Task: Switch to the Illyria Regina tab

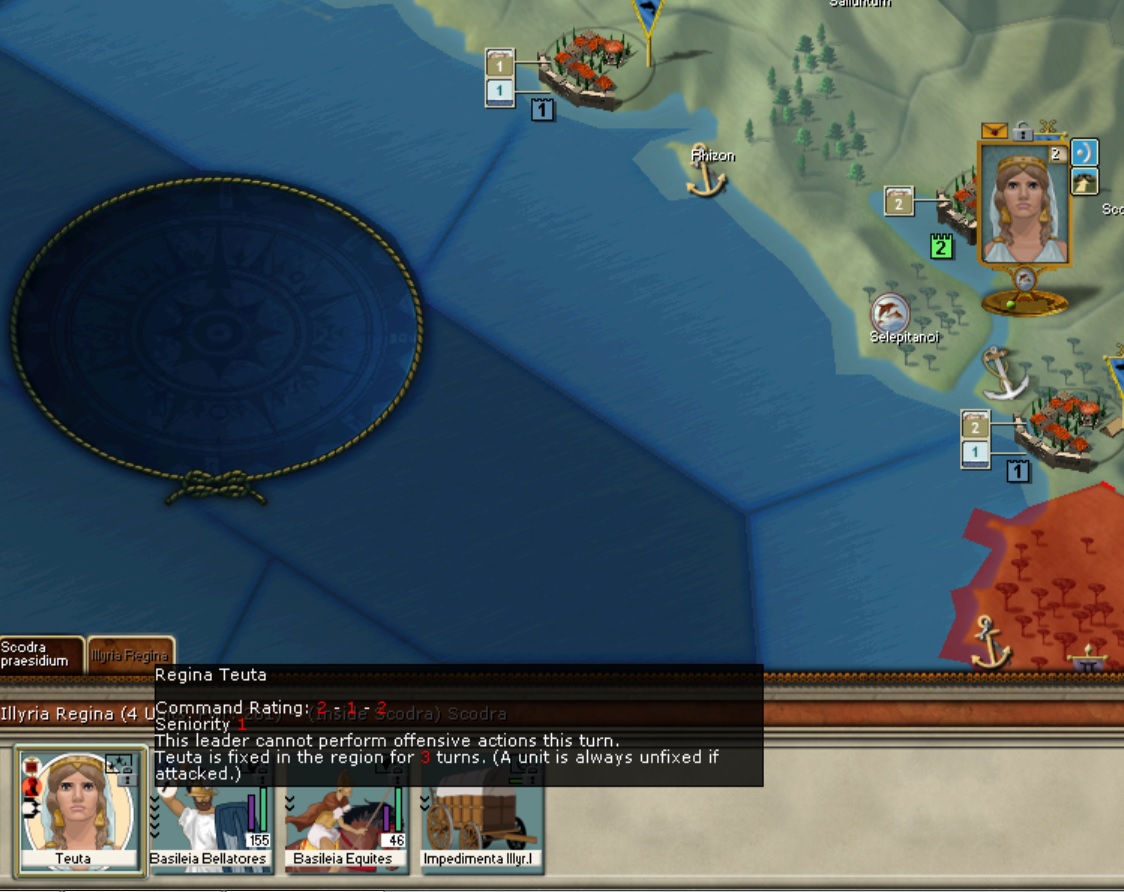Action: pyautogui.click(x=130, y=655)
